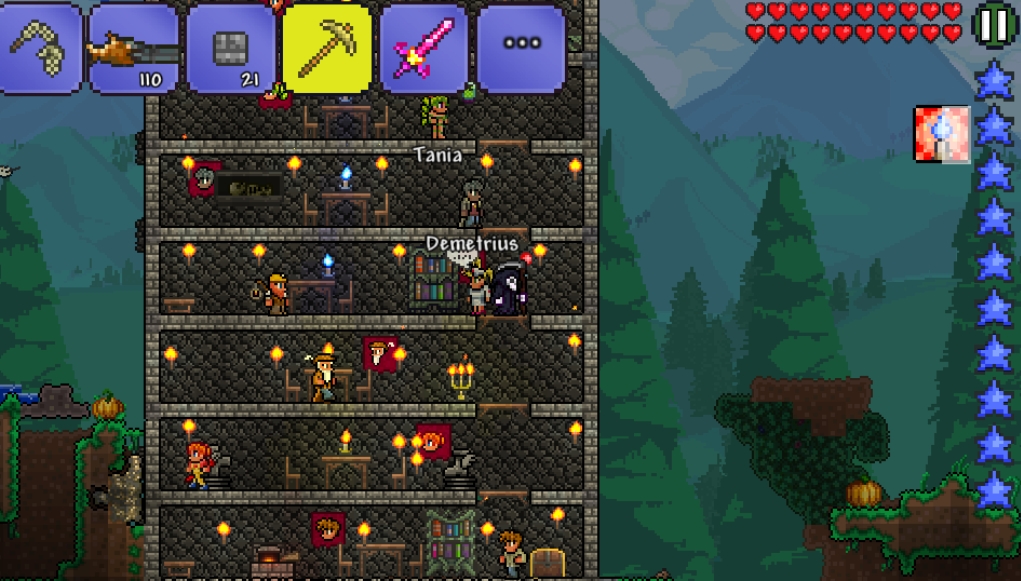Equip the gun with 110 ammo
Image resolution: width=1021 pixels, height=581 pixels.
[134, 48]
